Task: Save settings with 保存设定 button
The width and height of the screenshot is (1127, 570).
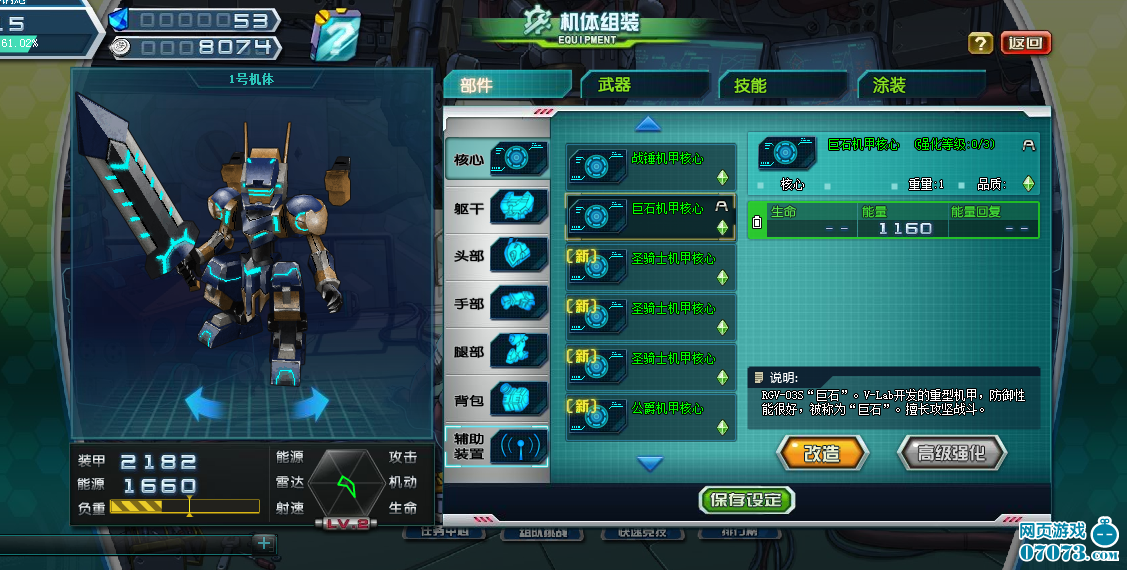Action: tap(746, 500)
